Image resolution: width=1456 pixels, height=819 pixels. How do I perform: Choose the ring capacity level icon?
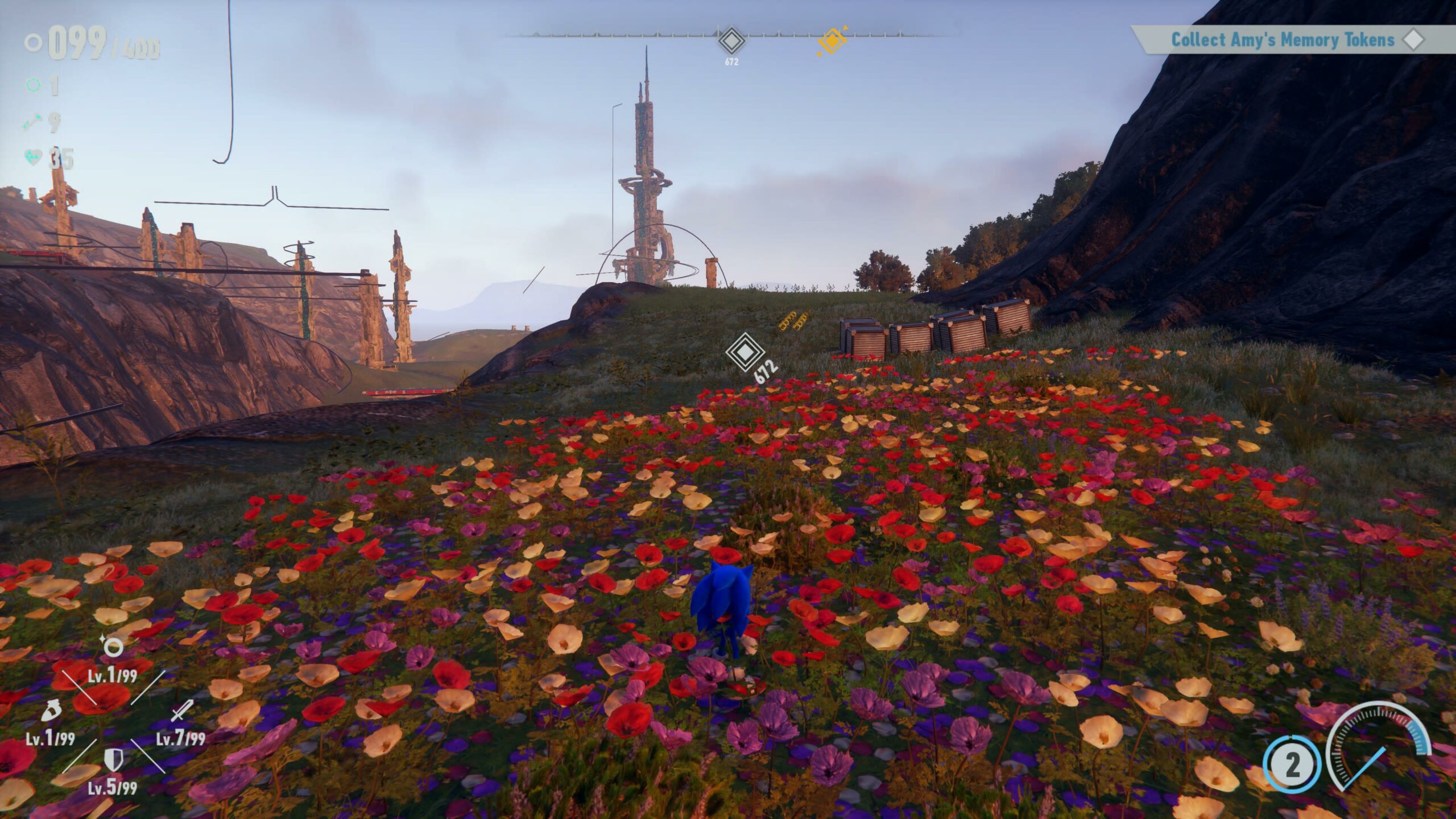[113, 647]
